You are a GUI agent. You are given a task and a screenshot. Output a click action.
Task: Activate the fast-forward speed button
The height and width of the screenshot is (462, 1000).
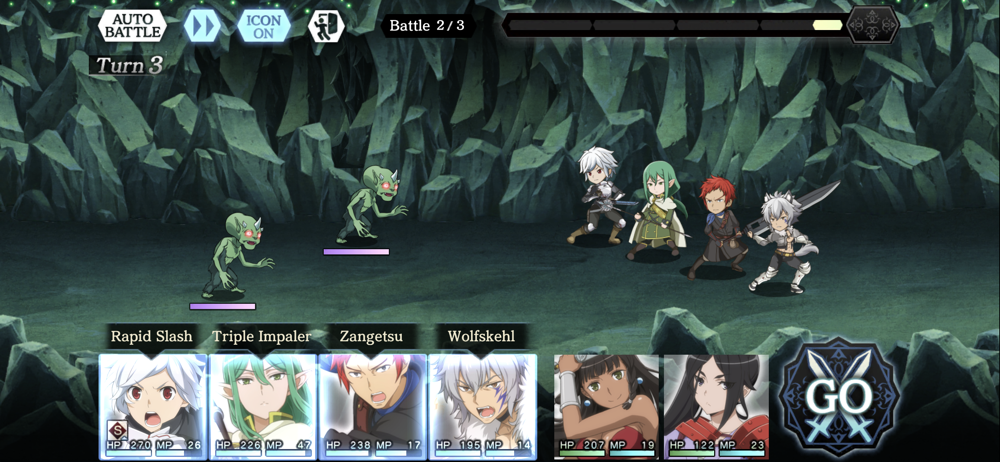(202, 25)
